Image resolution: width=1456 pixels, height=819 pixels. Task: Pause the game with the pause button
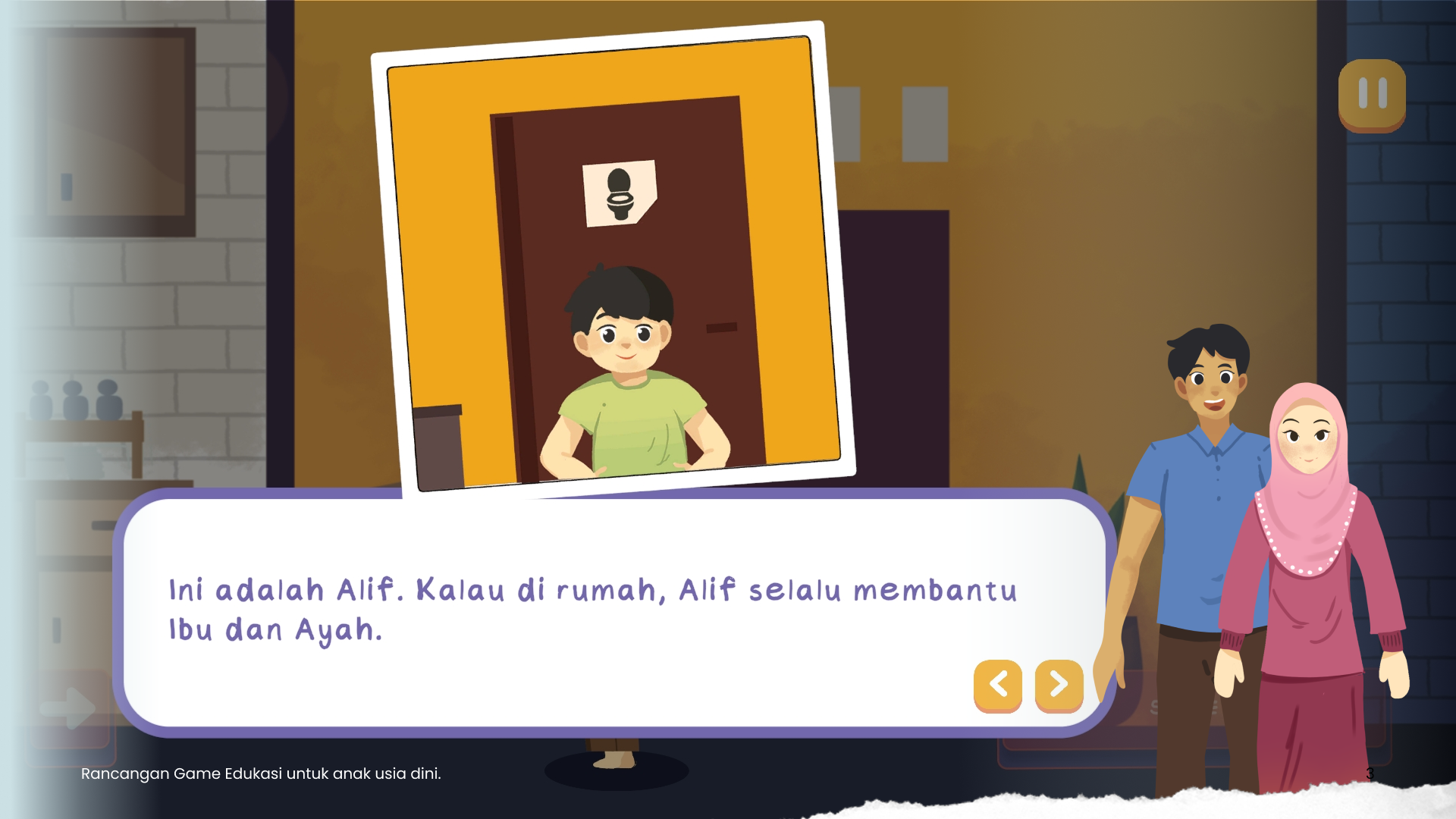click(1372, 94)
